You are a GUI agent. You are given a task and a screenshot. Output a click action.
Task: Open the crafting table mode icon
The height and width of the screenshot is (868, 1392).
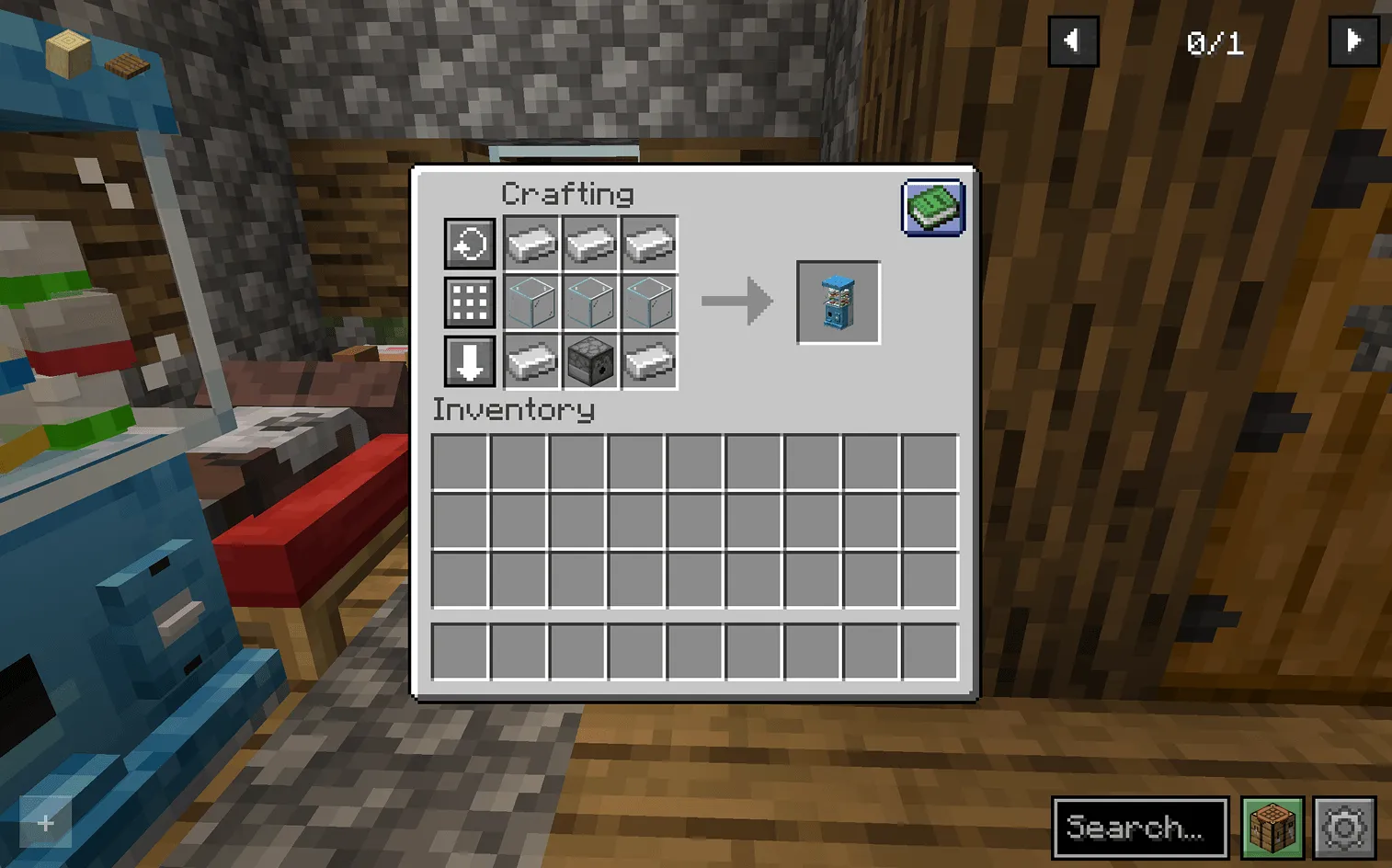(1272, 827)
